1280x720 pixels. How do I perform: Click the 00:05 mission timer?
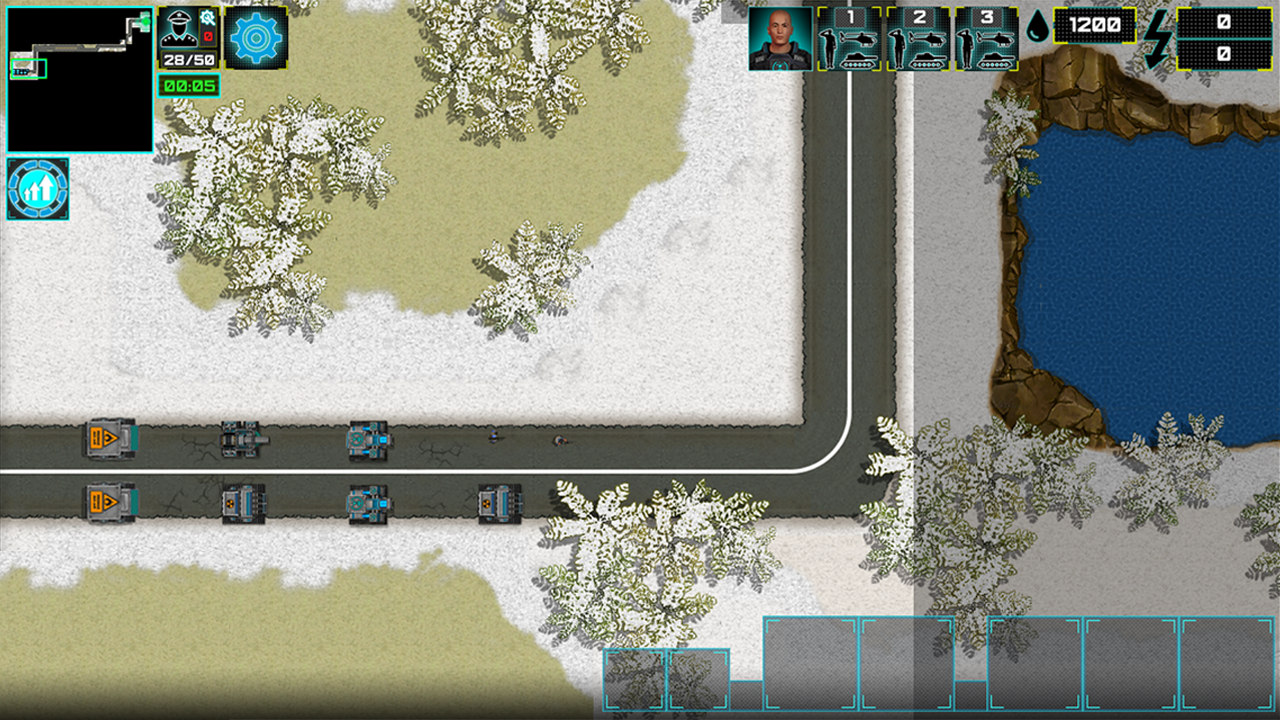click(x=187, y=85)
